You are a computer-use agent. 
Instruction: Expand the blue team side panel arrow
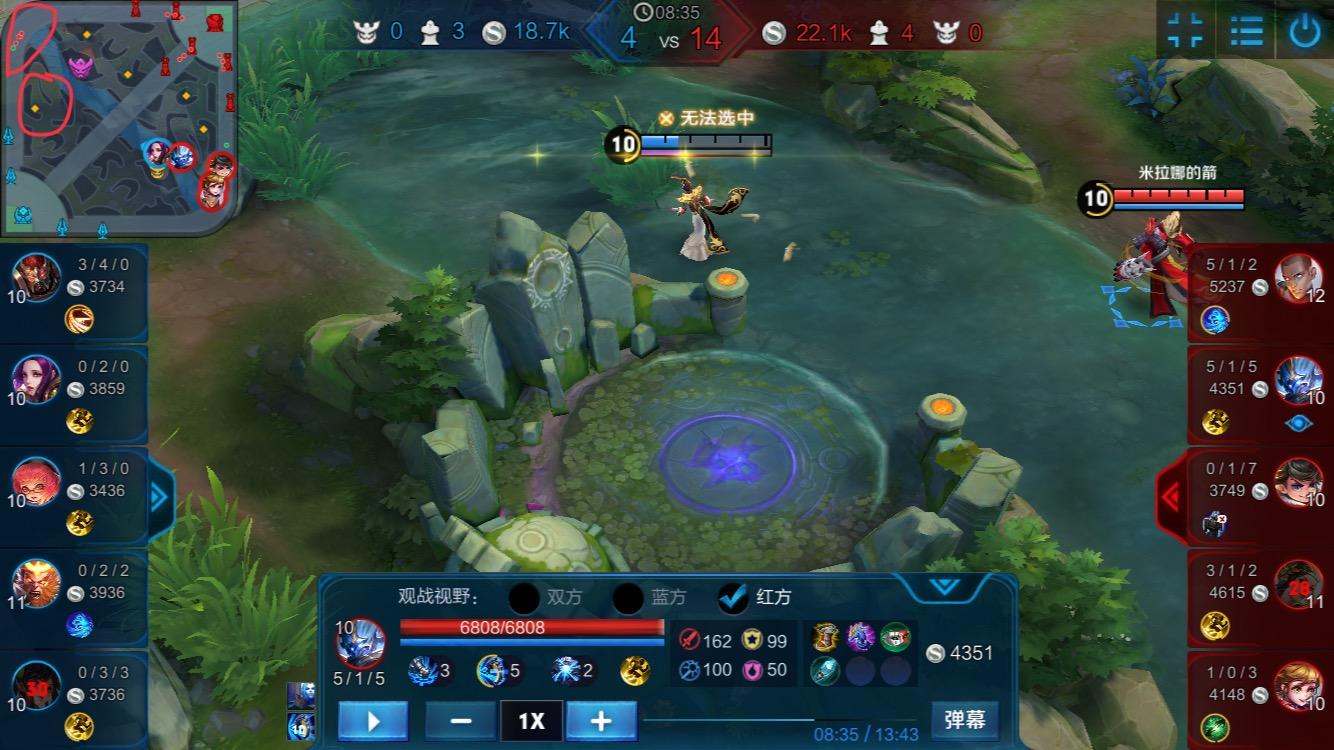(x=160, y=495)
